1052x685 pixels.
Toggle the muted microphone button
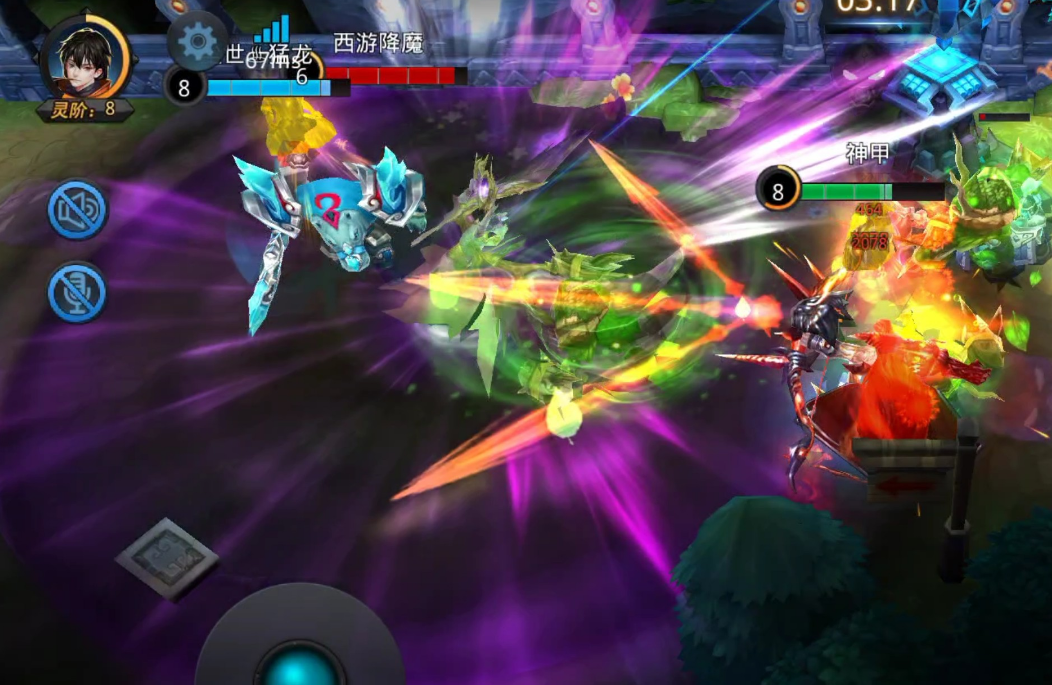77,292
